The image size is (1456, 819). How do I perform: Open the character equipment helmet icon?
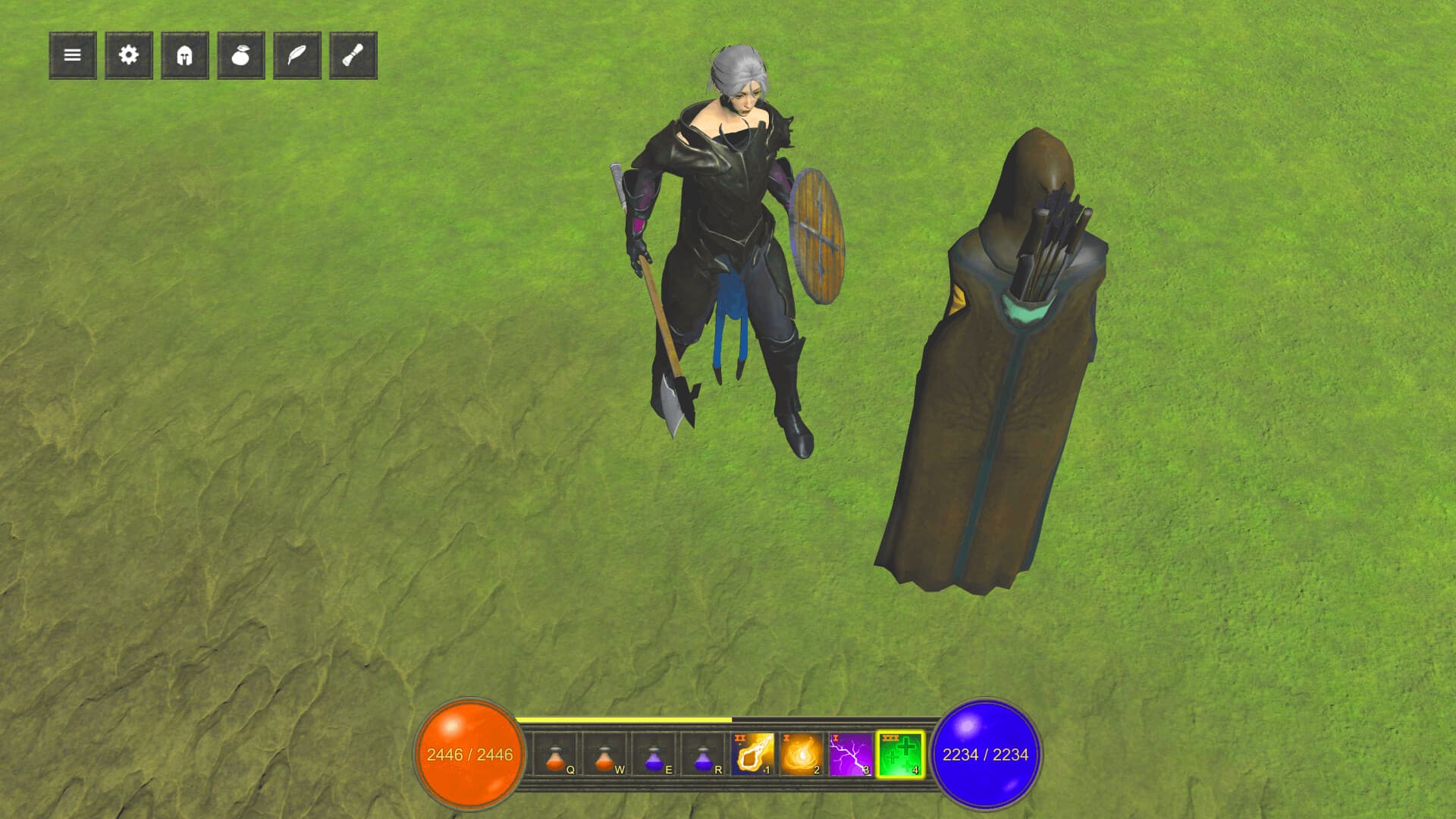(184, 55)
